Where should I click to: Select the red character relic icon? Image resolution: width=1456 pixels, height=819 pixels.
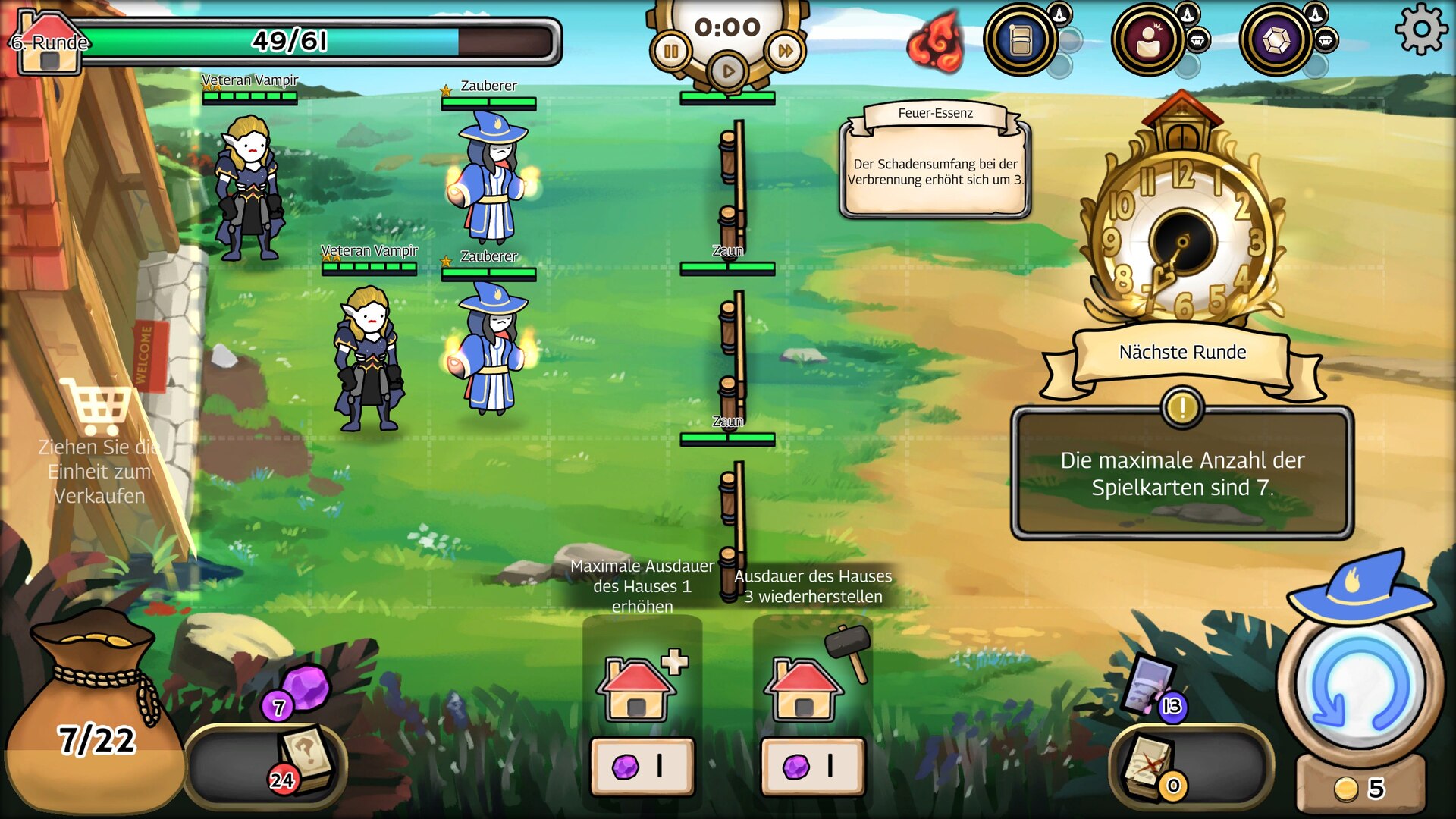[1149, 39]
